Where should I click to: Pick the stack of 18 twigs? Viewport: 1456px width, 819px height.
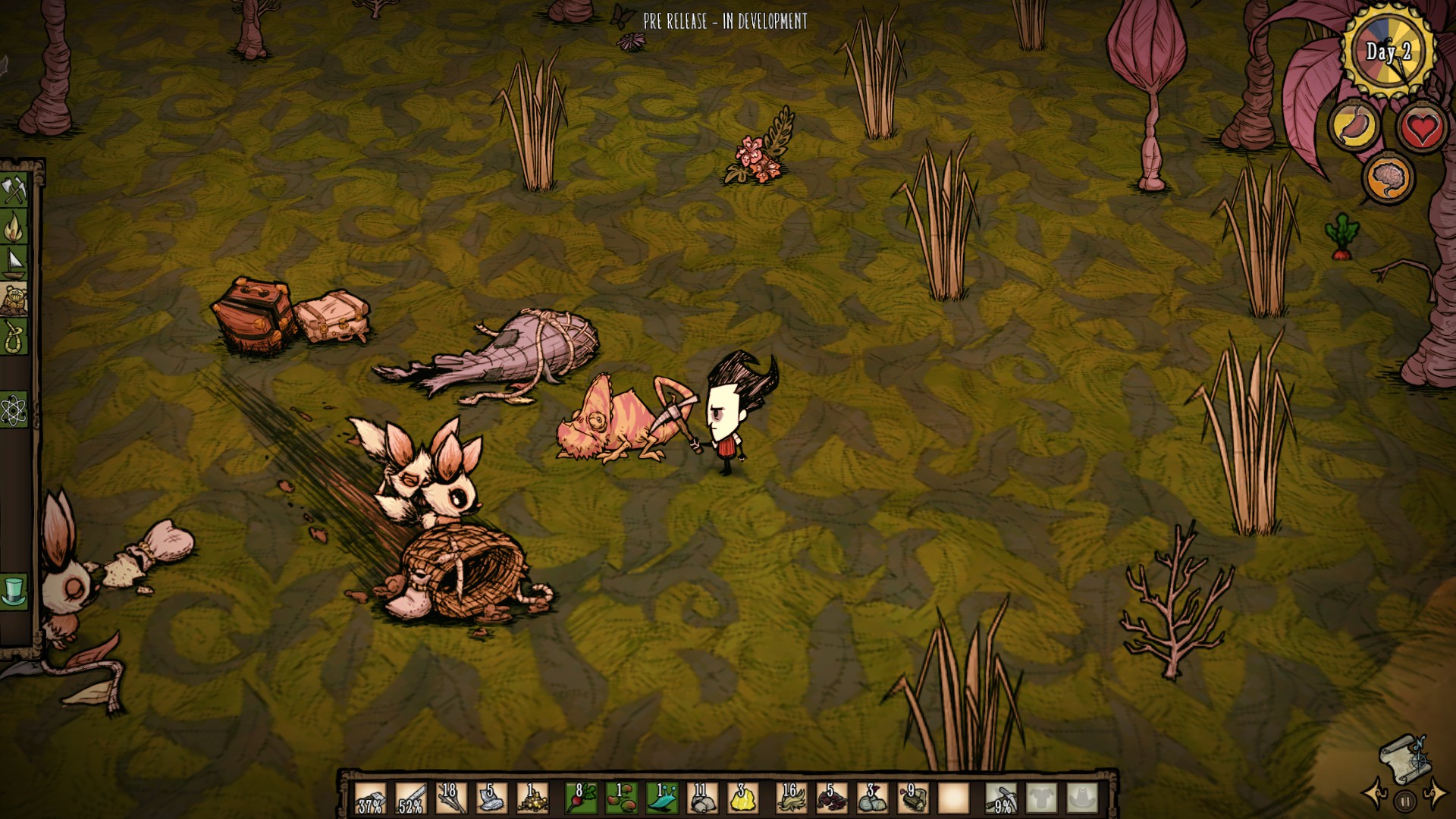tap(450, 798)
